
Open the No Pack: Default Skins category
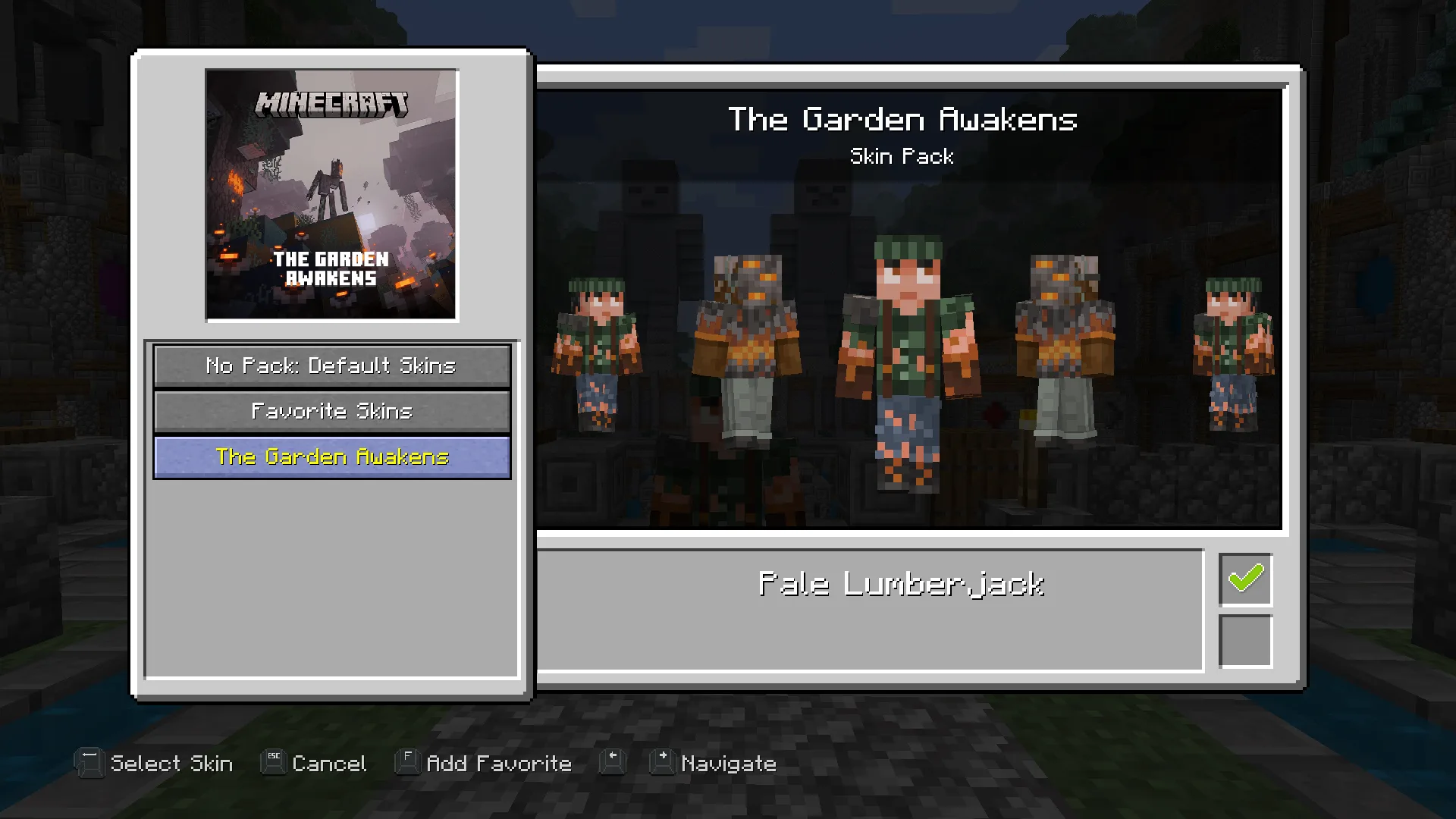tap(331, 366)
